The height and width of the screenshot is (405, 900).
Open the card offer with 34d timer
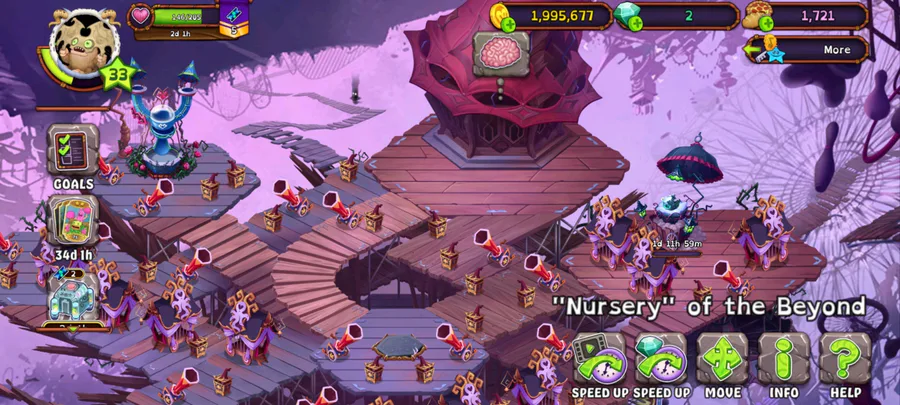73,223
